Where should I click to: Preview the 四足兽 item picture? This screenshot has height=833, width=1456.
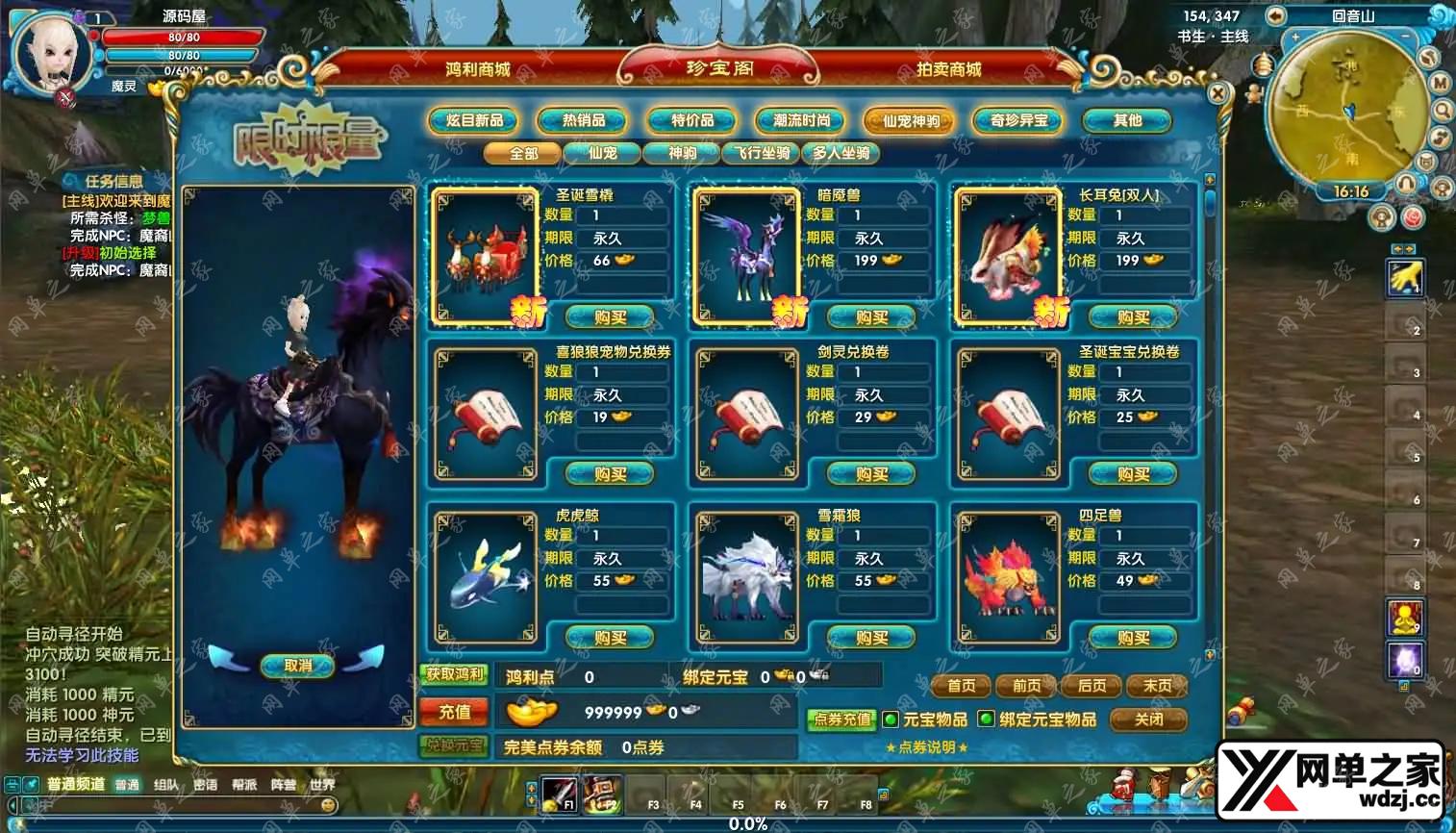point(1009,577)
